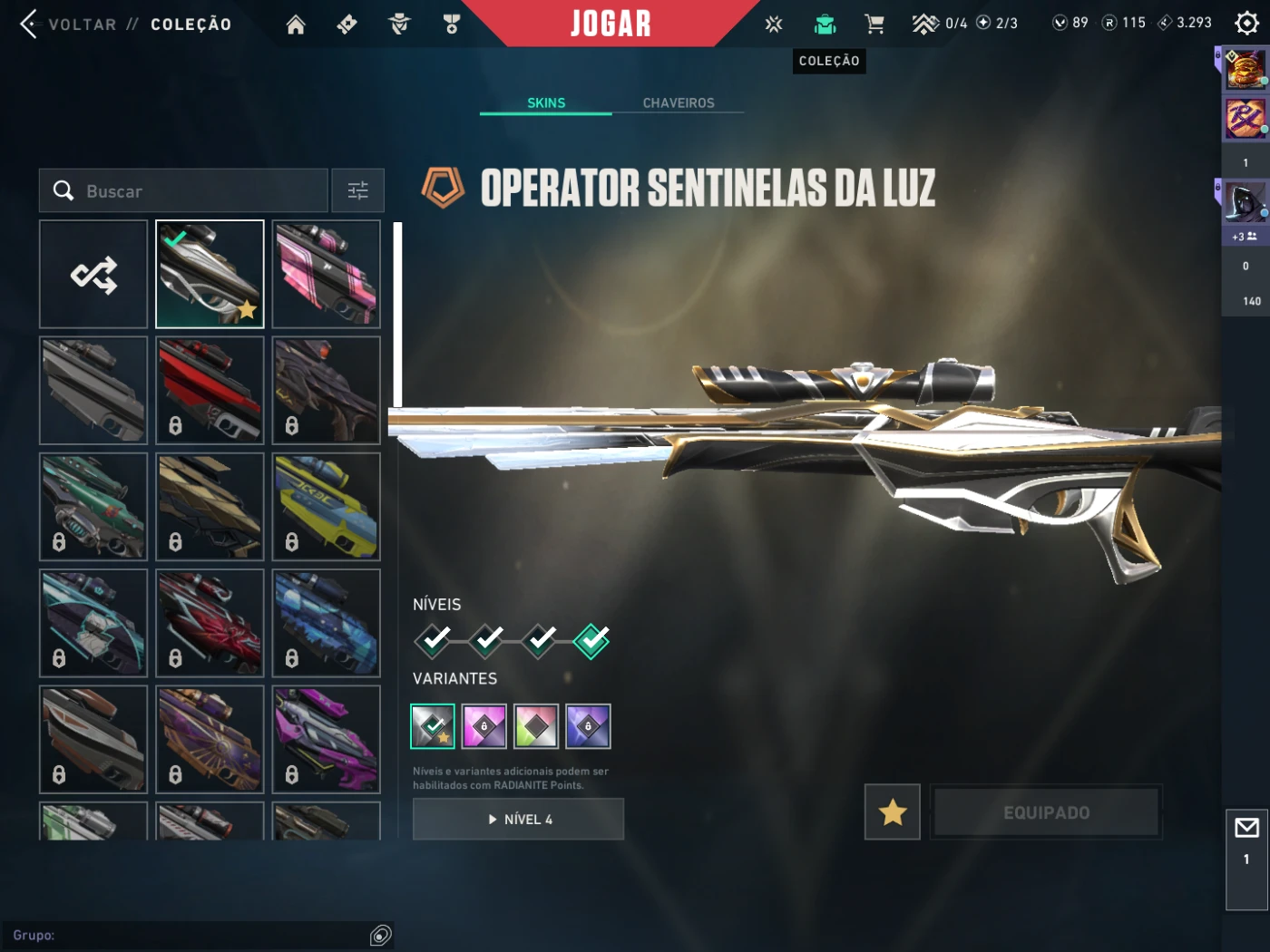
Task: Toggle the favorite star button
Action: 893,812
